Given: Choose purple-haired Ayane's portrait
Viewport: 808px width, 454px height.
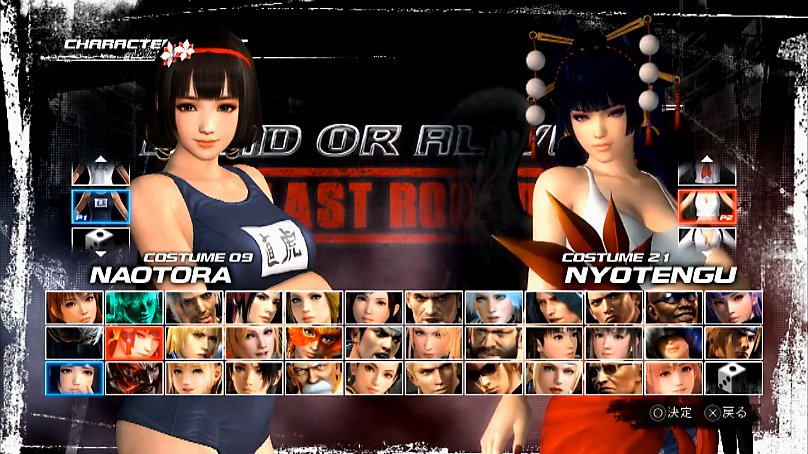Looking at the screenshot, I should click(734, 307).
